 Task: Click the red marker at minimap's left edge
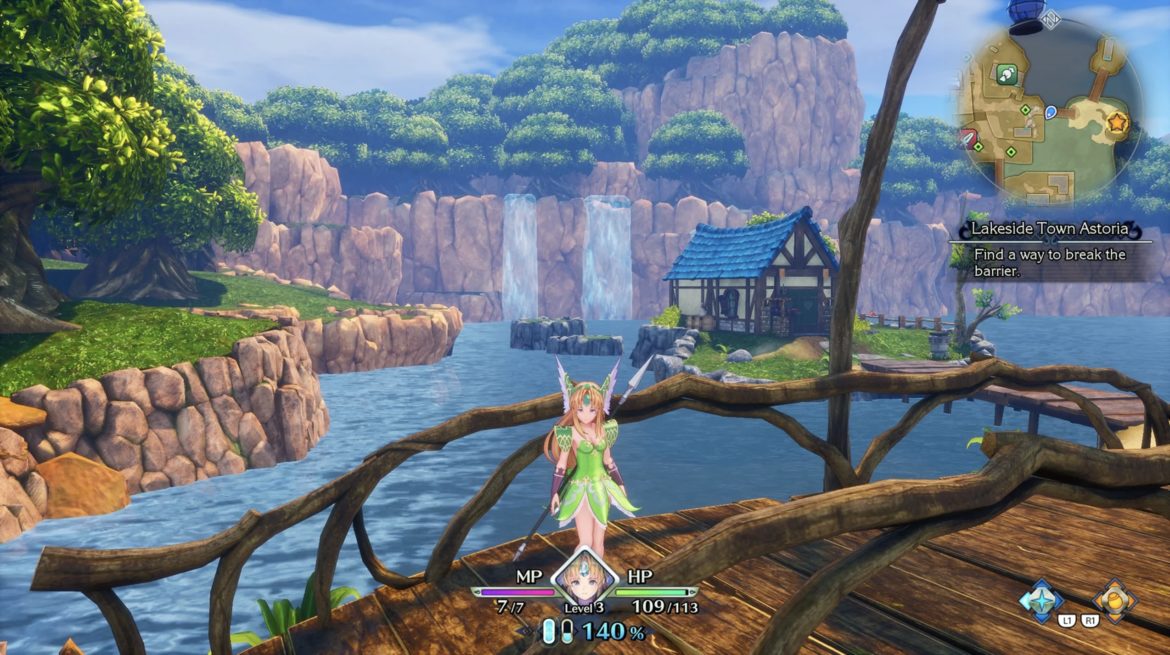click(x=968, y=136)
